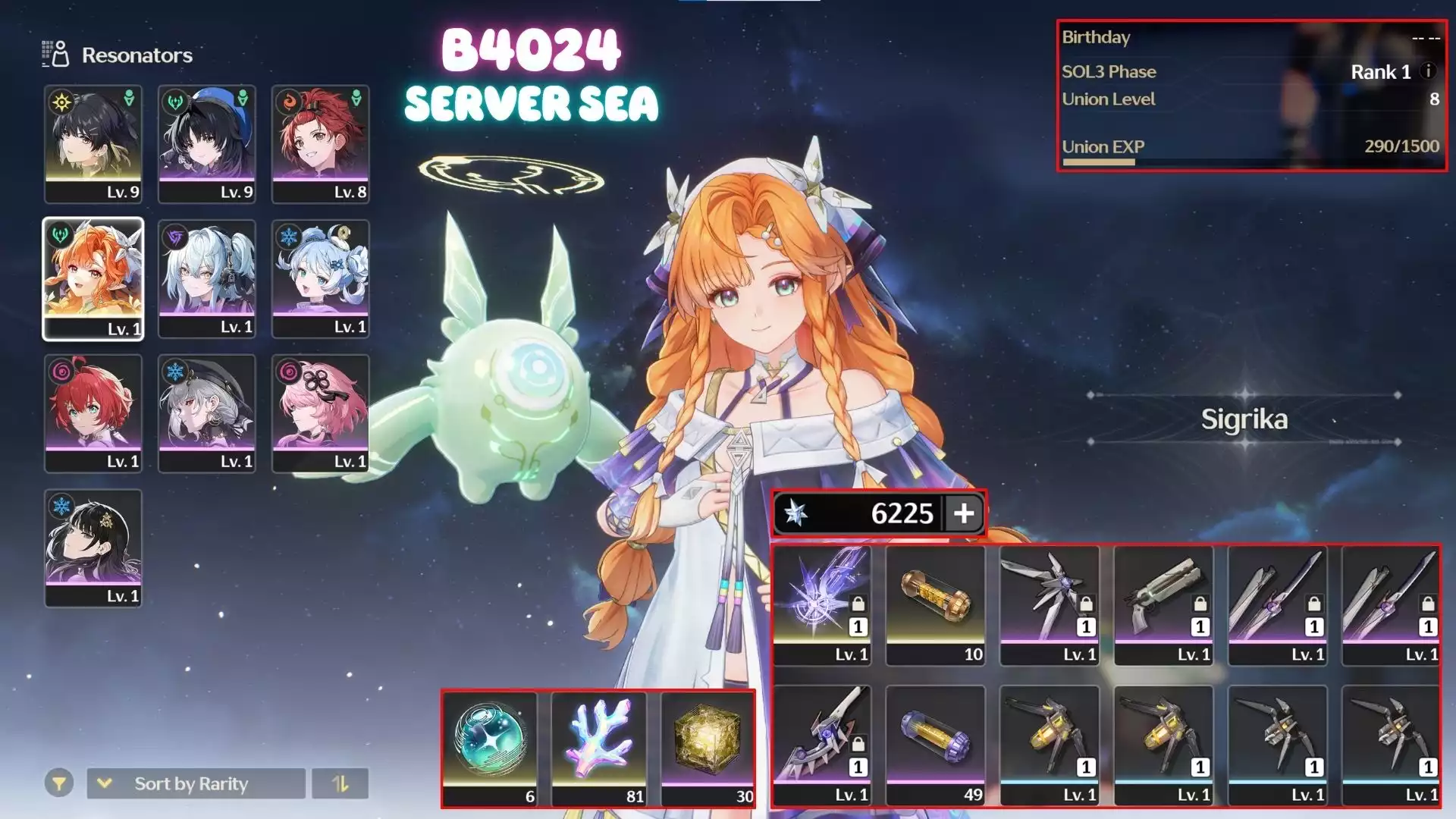Toggle the lock on the pistol weapon
The width and height of the screenshot is (1456, 819).
(1200, 604)
